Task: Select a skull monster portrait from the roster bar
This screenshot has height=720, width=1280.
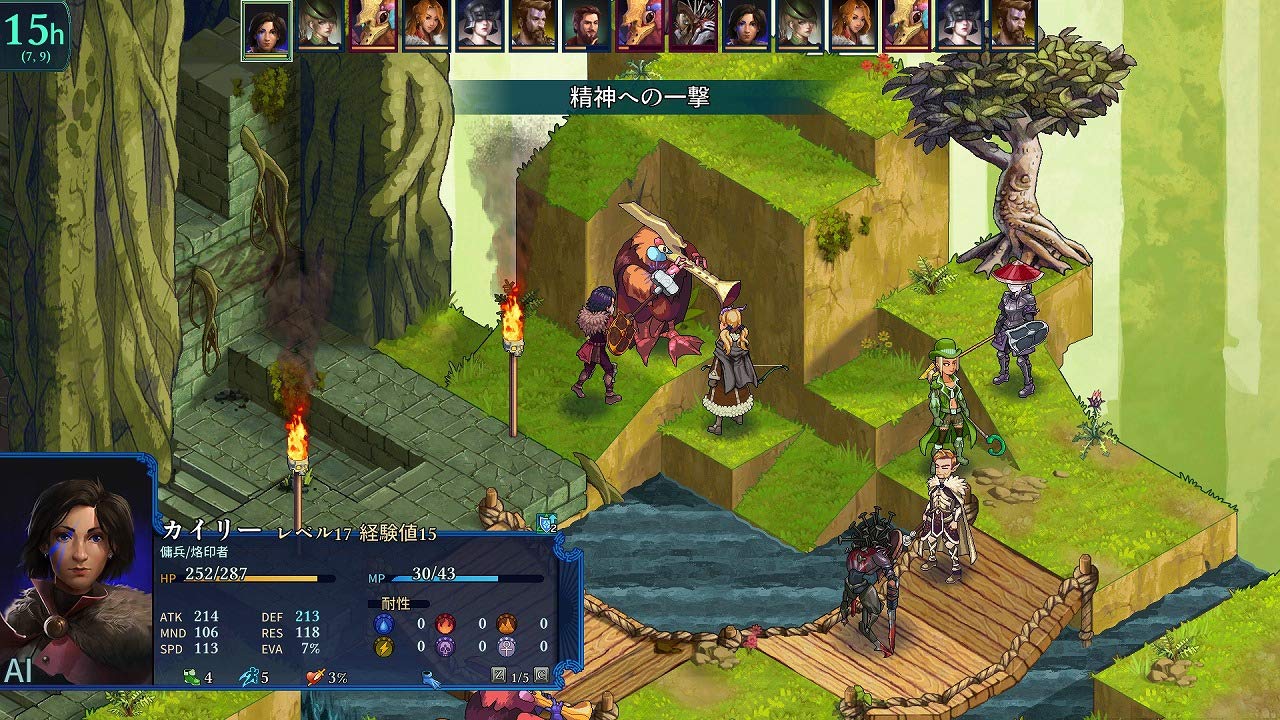Action: point(374,26)
